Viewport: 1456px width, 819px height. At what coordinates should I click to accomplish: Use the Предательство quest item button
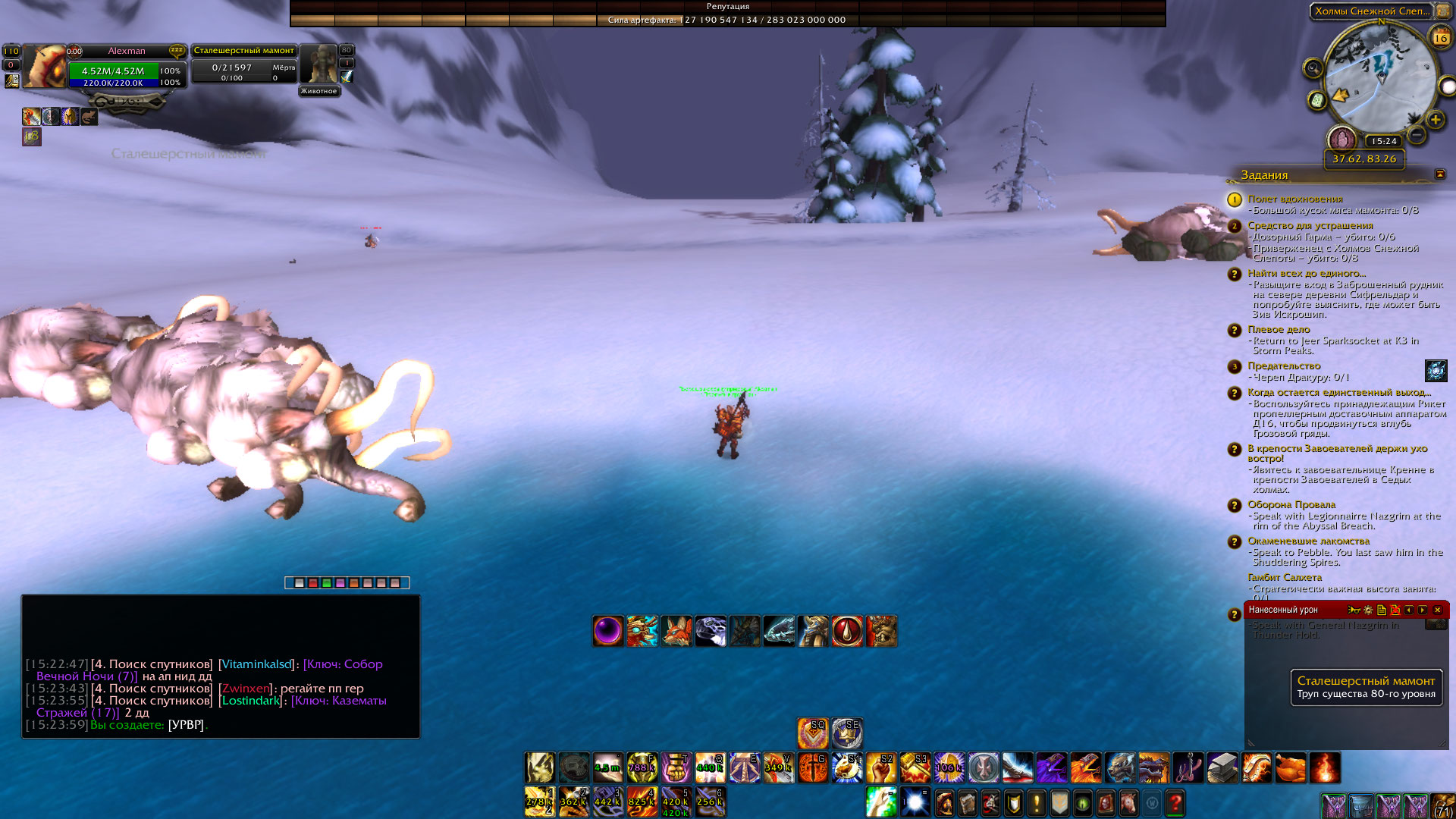(x=1436, y=370)
